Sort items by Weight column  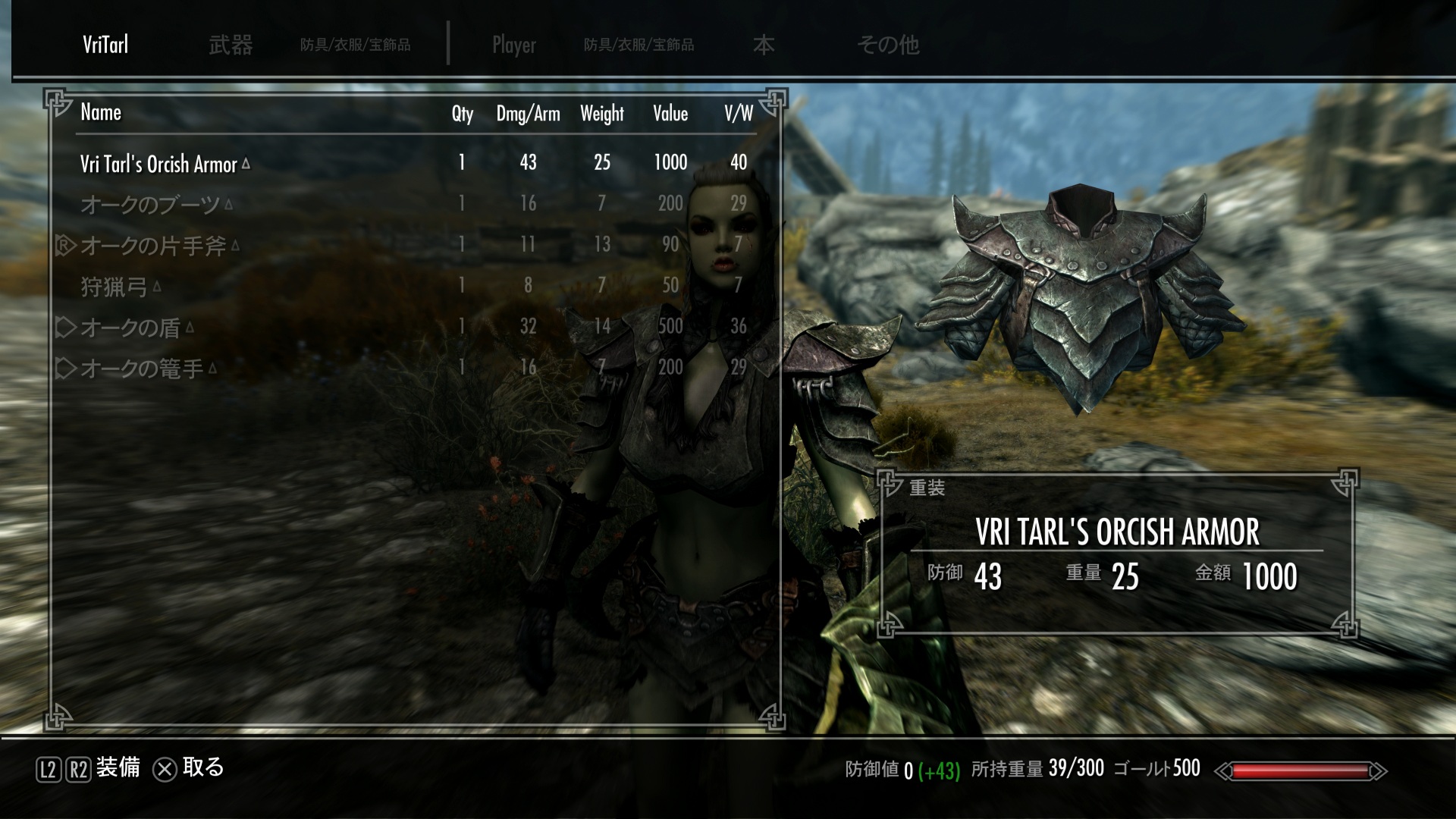601,114
